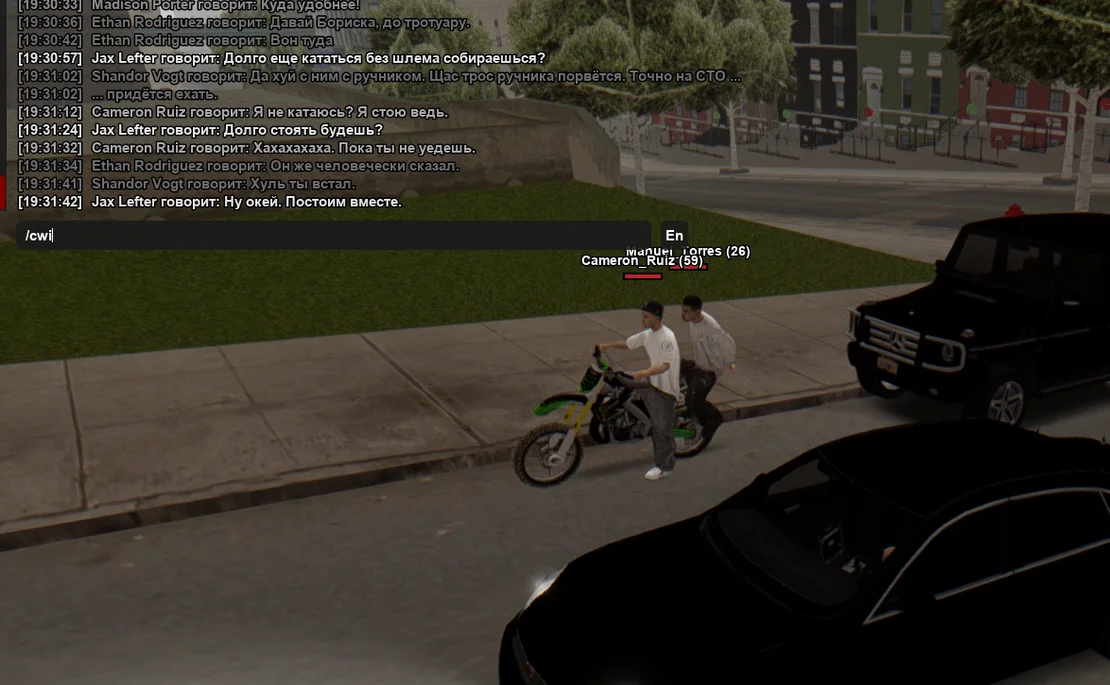Toggle the En keyboard language indicator

(674, 236)
